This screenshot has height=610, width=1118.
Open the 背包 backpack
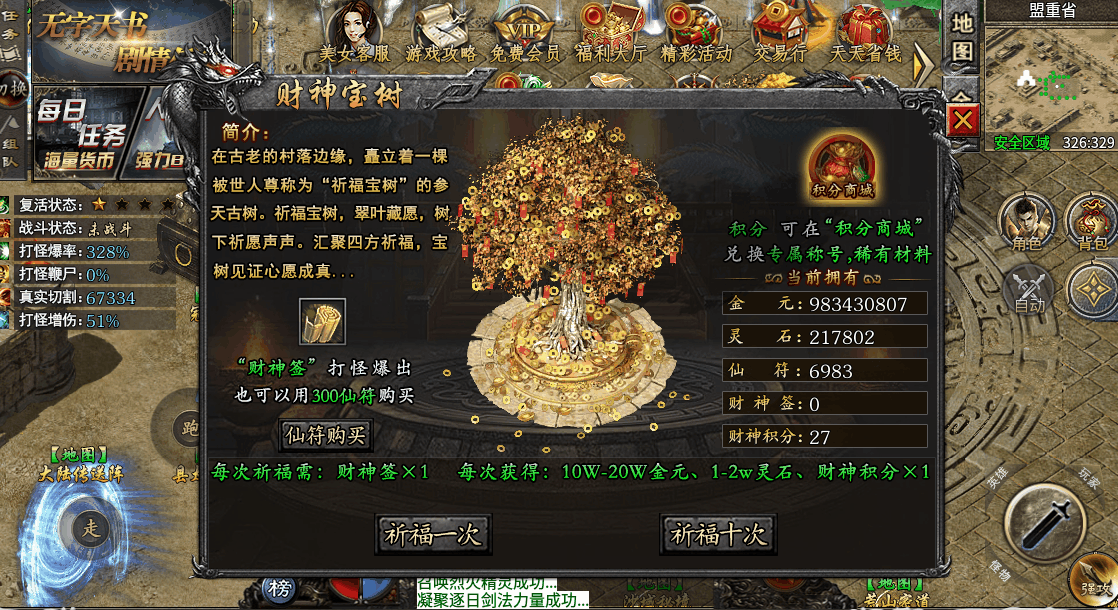pos(1091,222)
